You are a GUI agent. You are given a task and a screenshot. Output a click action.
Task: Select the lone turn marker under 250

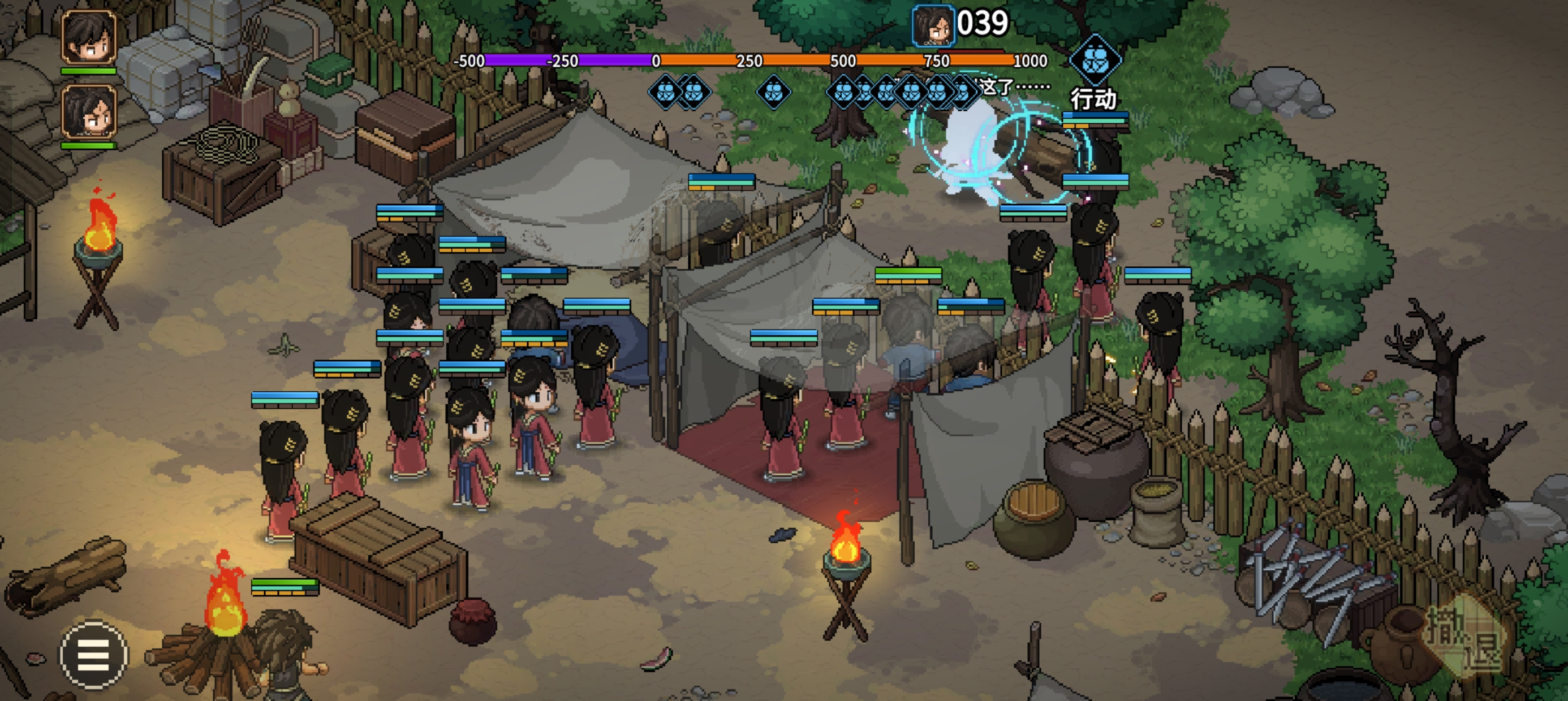point(773,93)
